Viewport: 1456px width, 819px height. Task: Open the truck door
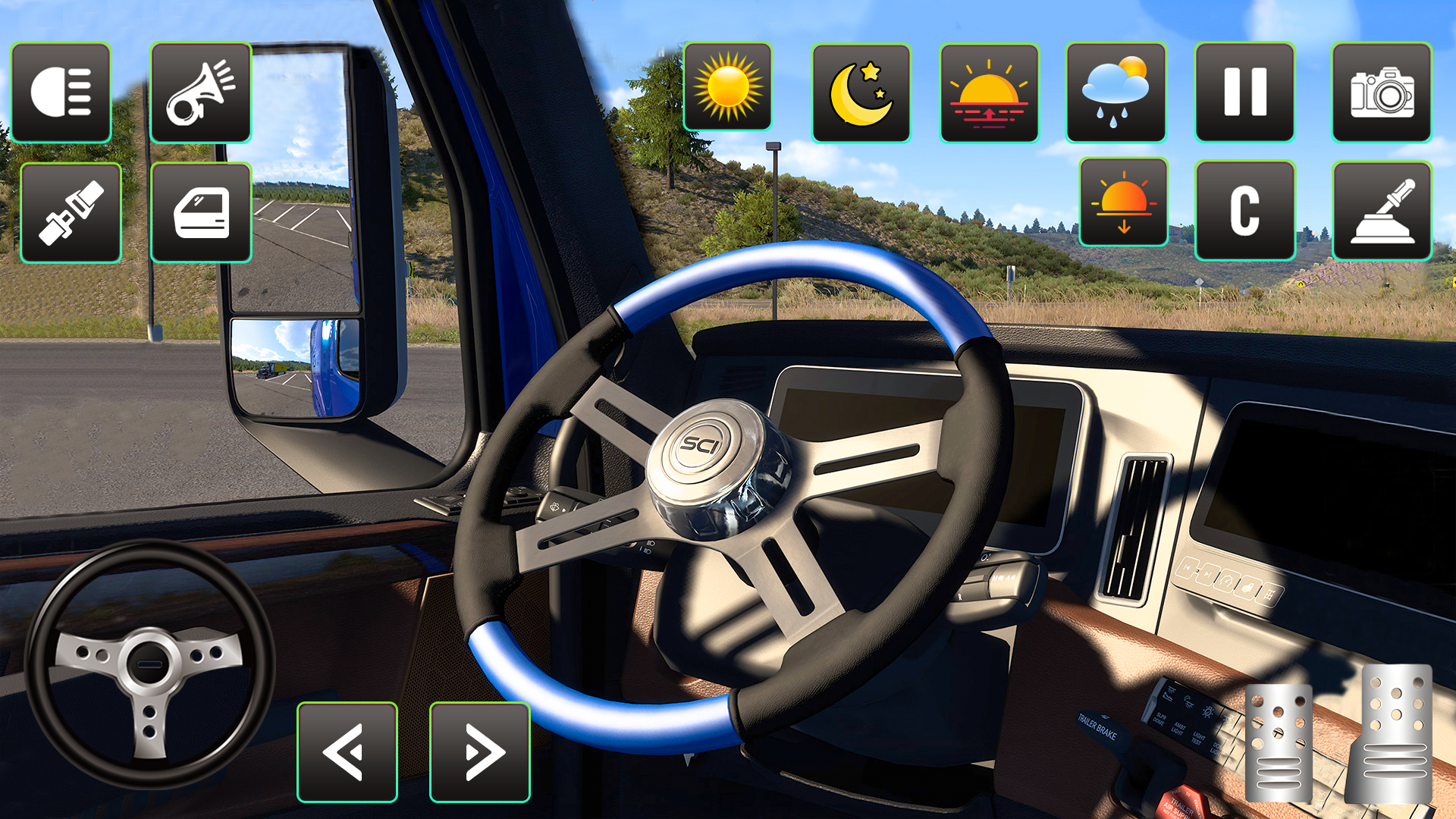[x=200, y=212]
